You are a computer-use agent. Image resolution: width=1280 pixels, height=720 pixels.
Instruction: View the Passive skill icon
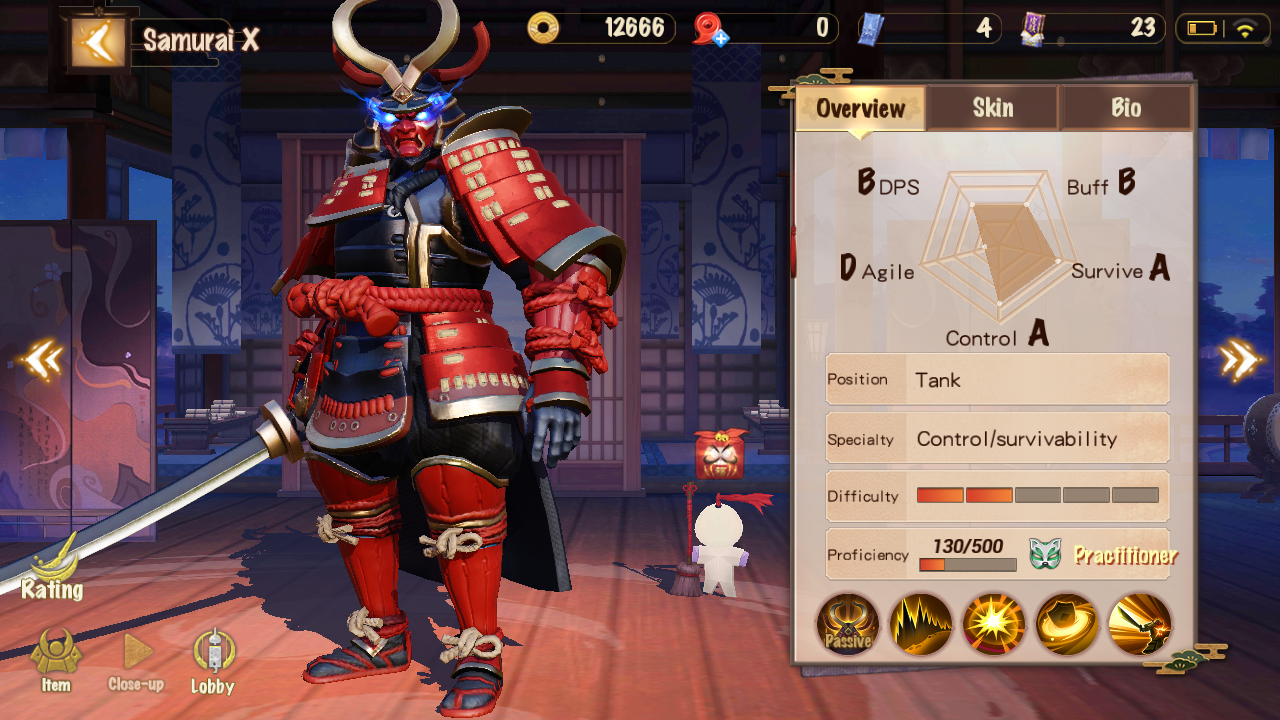(848, 624)
